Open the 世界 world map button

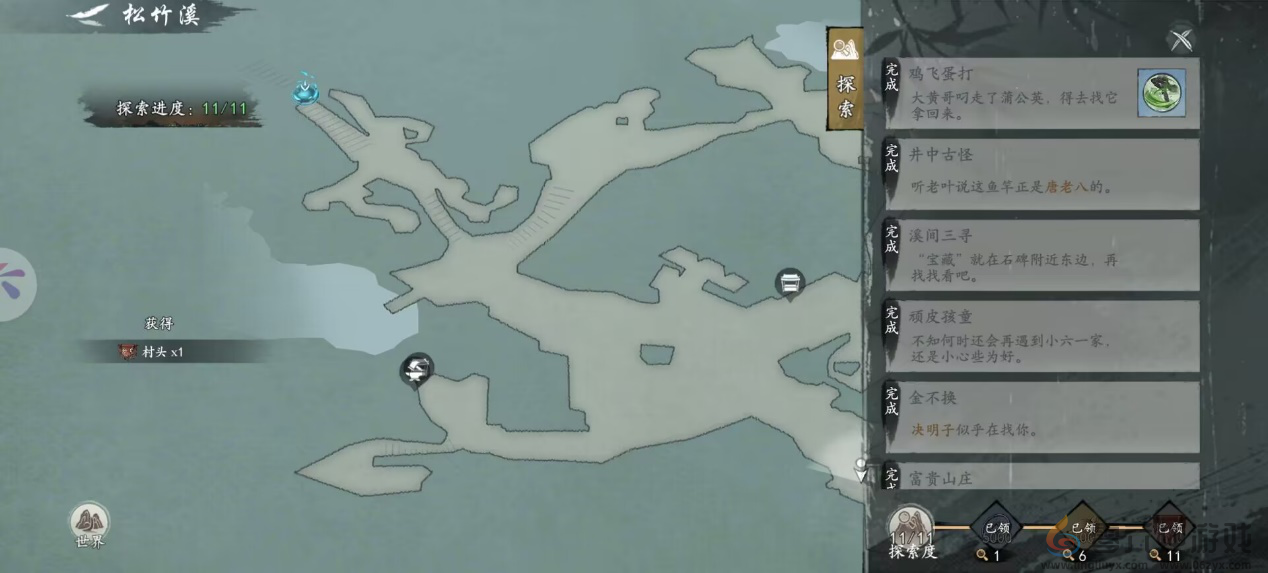(90, 525)
